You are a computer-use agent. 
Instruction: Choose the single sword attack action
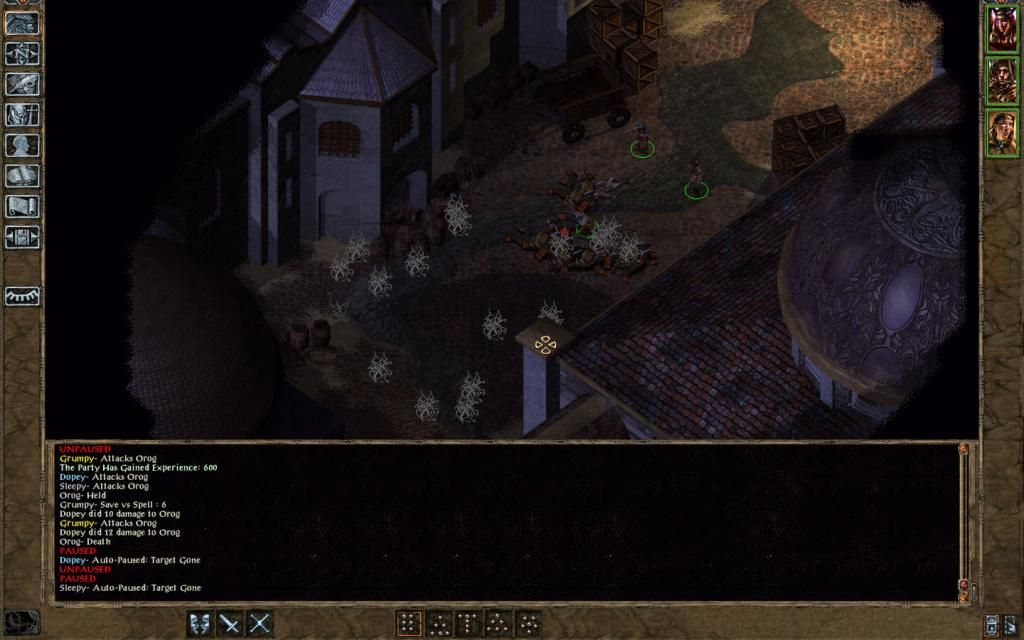tap(230, 624)
